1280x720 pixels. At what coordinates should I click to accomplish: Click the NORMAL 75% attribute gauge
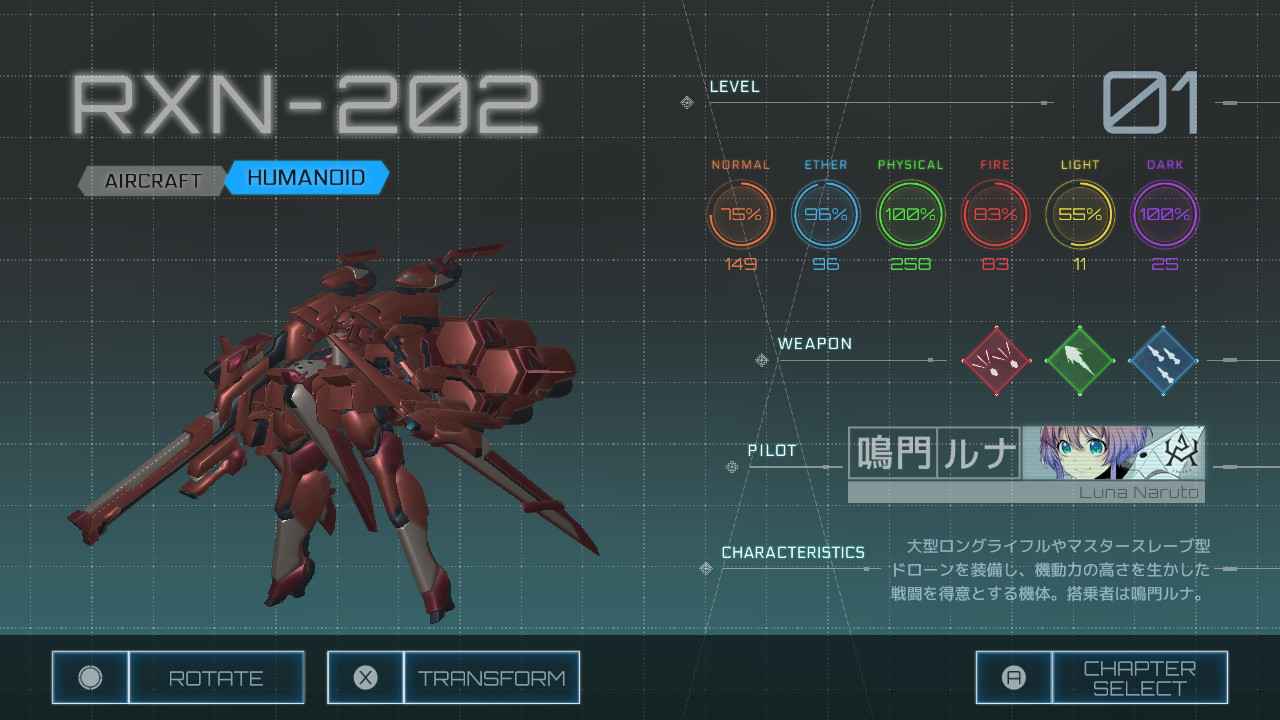tap(741, 214)
